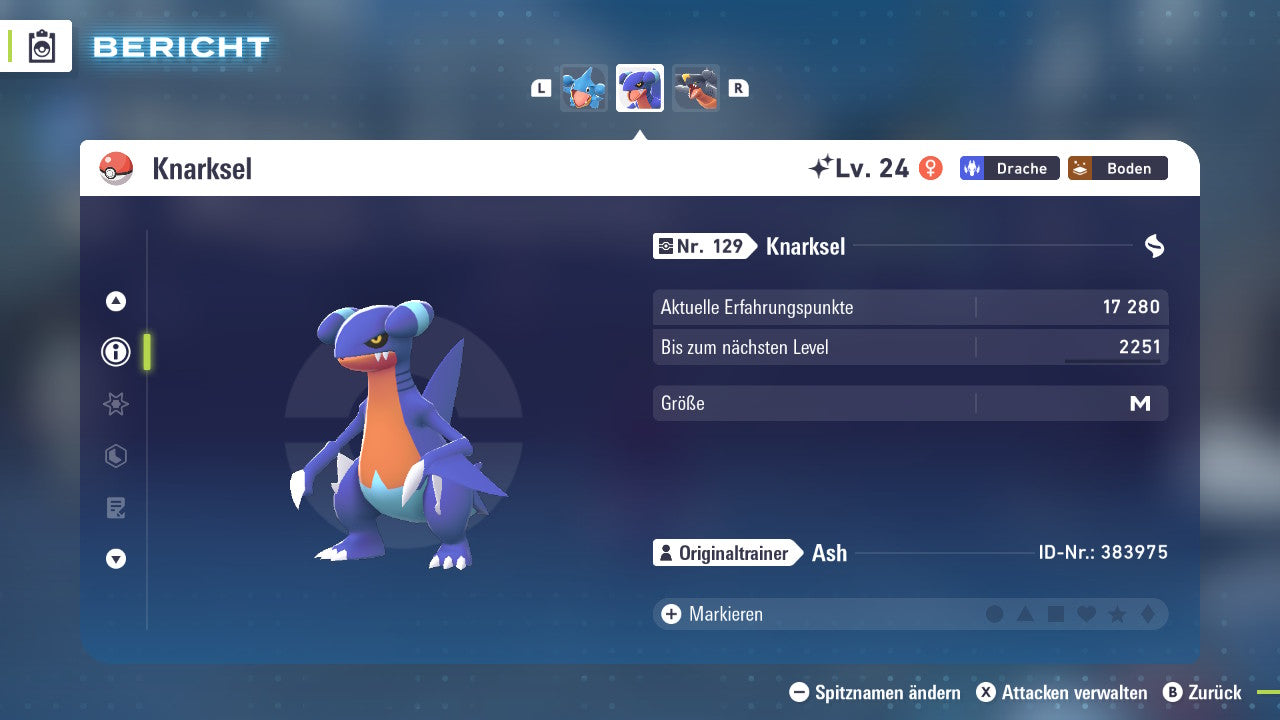Go back with Zurück
Viewport: 1280px width, 720px height.
point(1202,692)
